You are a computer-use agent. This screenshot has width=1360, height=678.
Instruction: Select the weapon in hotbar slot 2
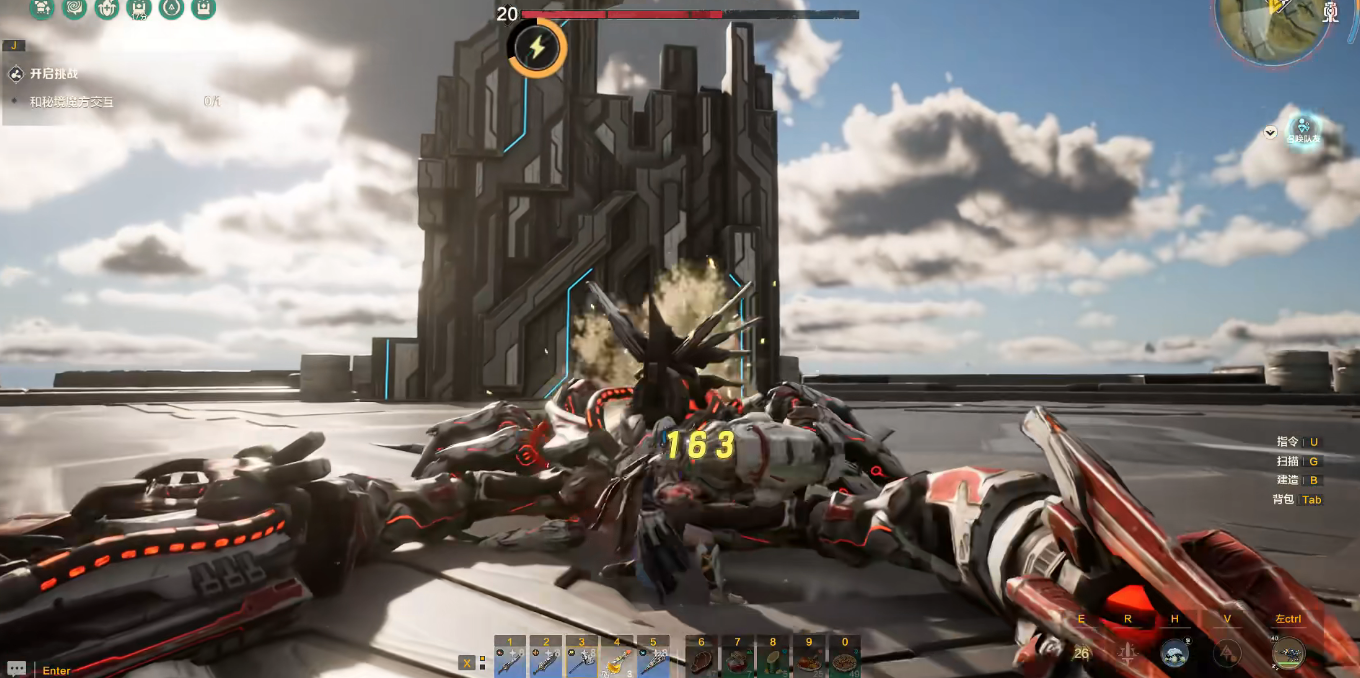pos(546,660)
